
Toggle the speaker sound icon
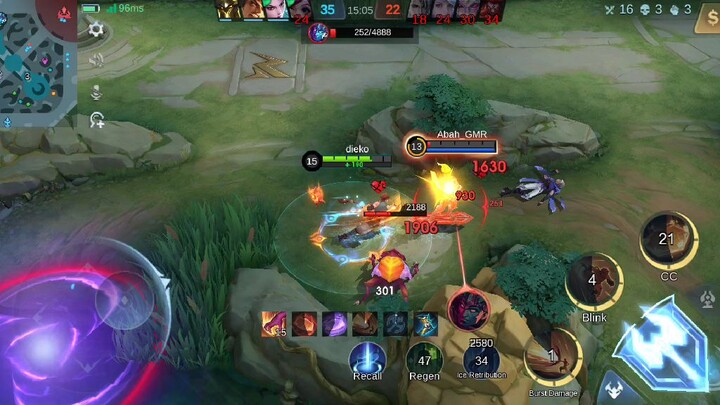pos(96,60)
